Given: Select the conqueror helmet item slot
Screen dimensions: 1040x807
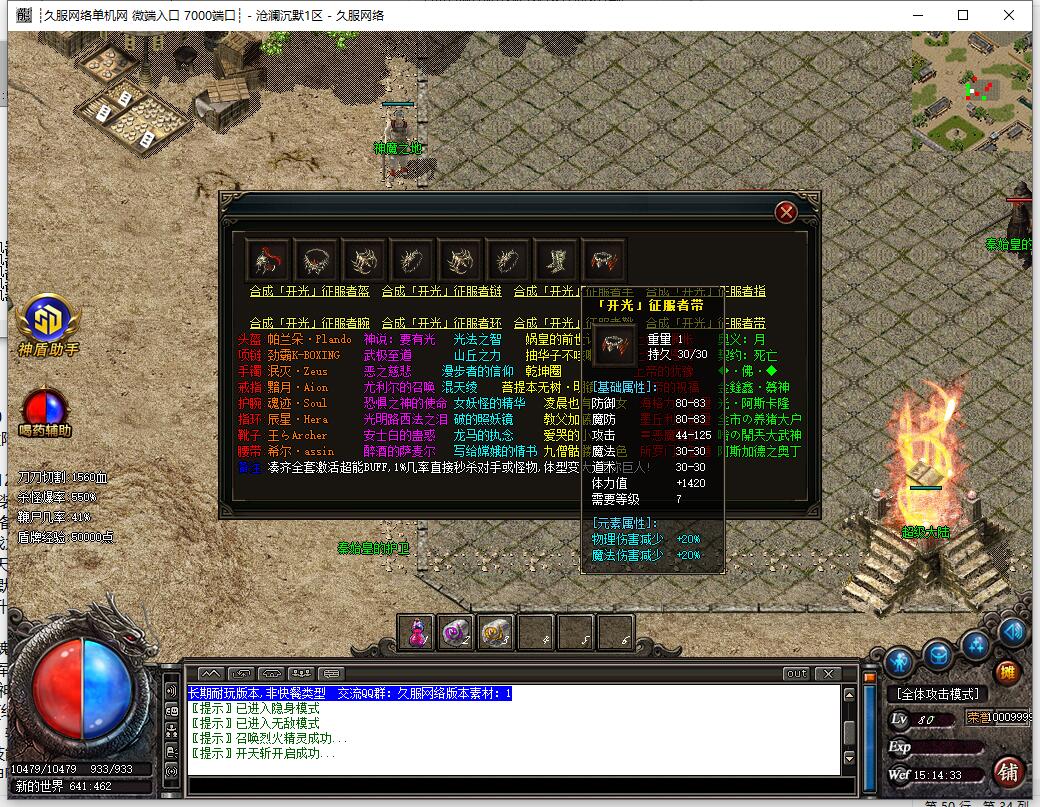Looking at the screenshot, I should (x=267, y=259).
